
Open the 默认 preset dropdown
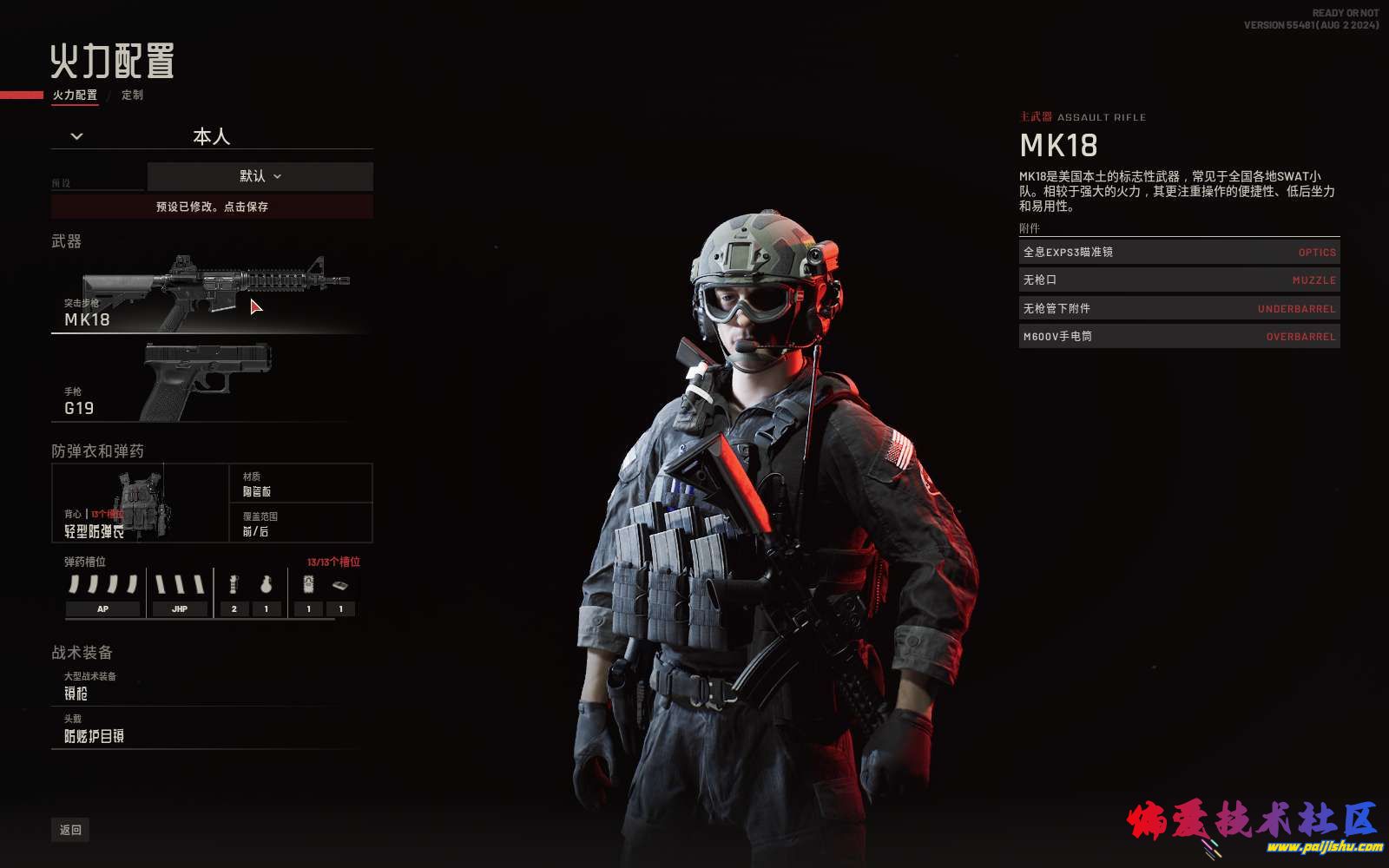pos(260,176)
